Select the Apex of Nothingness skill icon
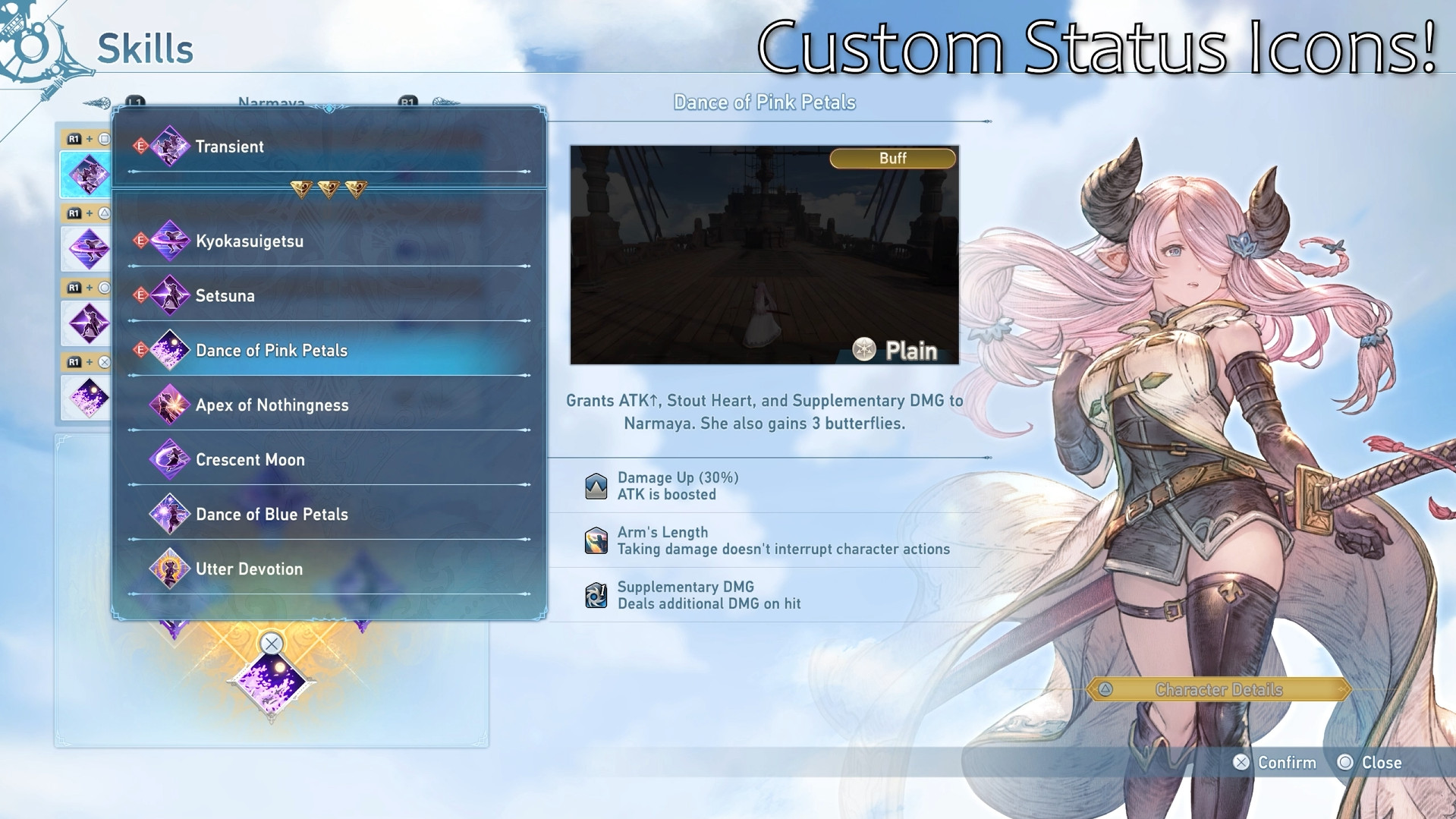 coord(171,405)
